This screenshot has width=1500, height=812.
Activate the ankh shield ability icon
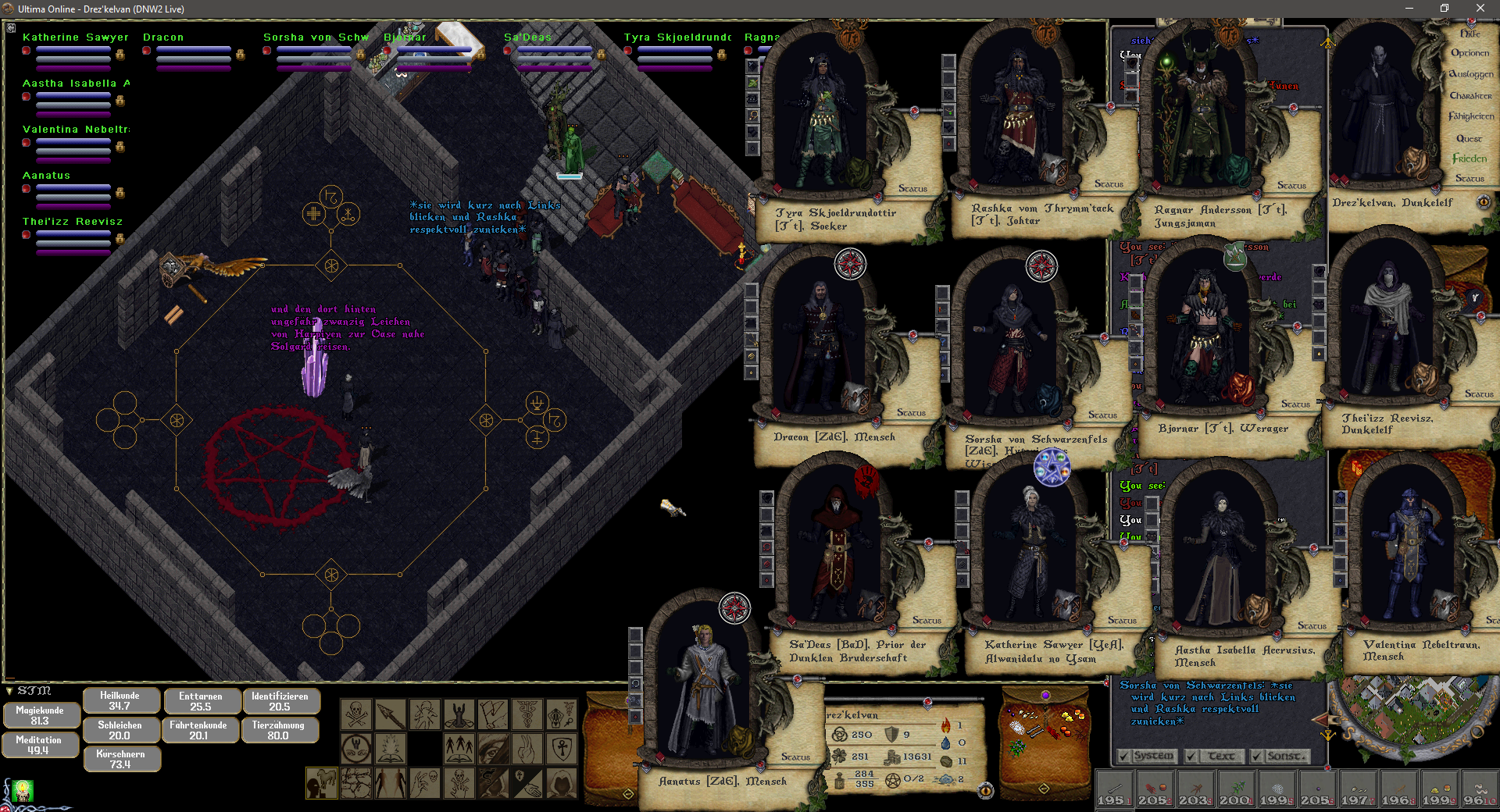pos(561,748)
